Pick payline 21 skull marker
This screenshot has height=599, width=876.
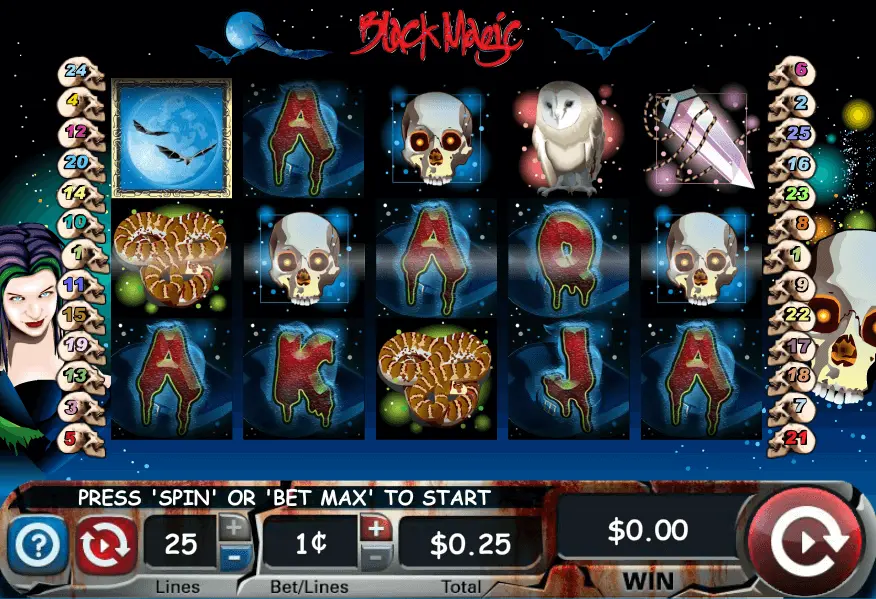tap(797, 437)
